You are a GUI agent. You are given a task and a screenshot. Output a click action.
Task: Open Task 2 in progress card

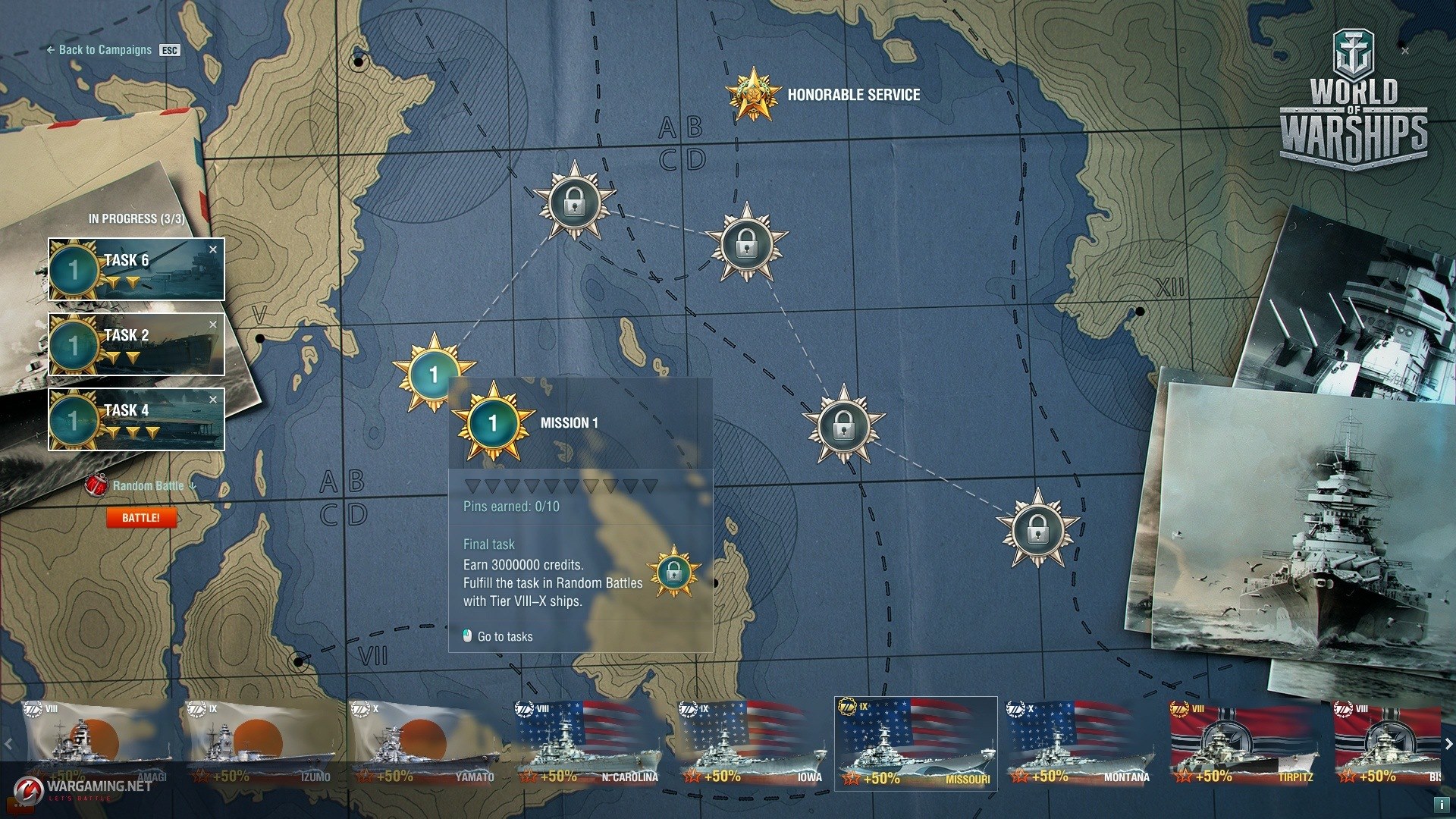tap(136, 344)
